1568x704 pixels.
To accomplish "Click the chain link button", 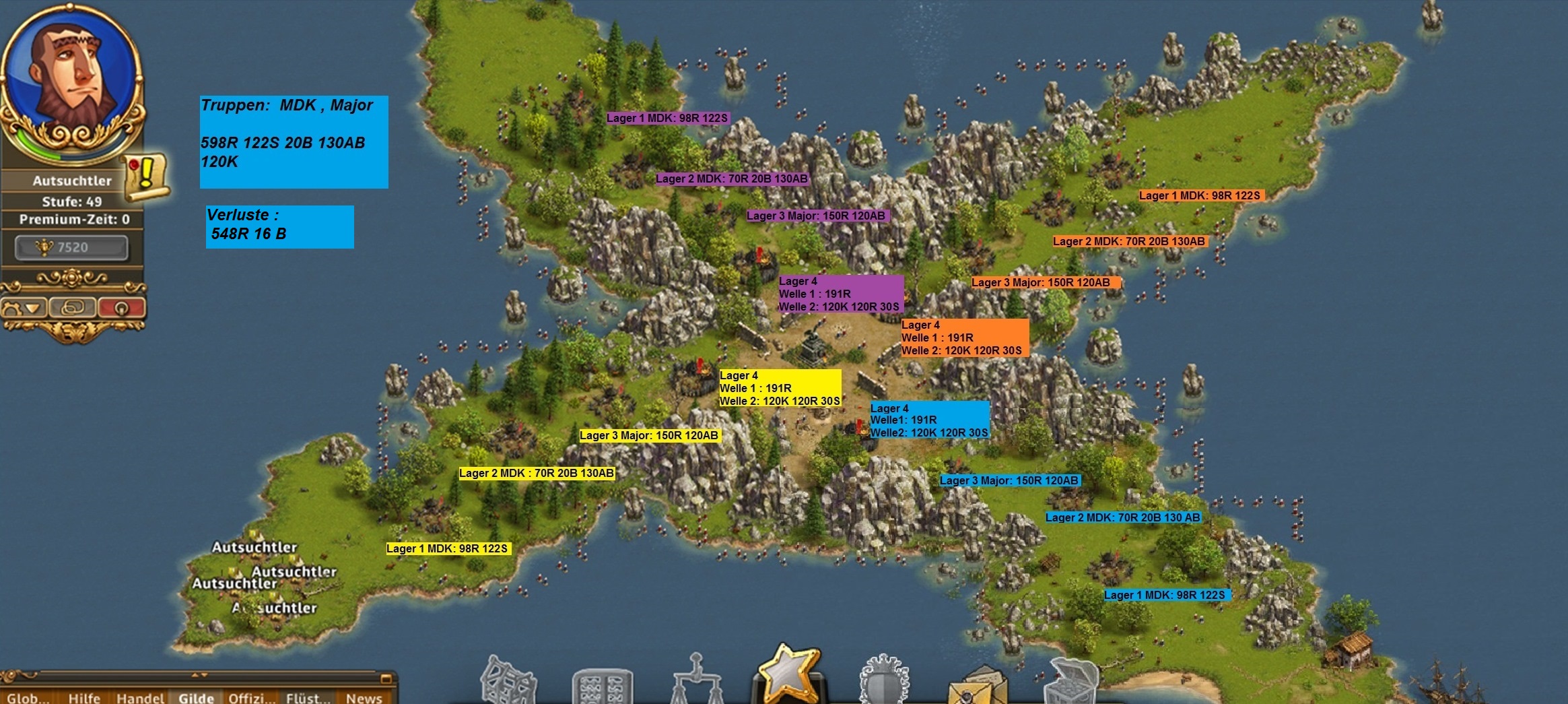I will [x=72, y=308].
